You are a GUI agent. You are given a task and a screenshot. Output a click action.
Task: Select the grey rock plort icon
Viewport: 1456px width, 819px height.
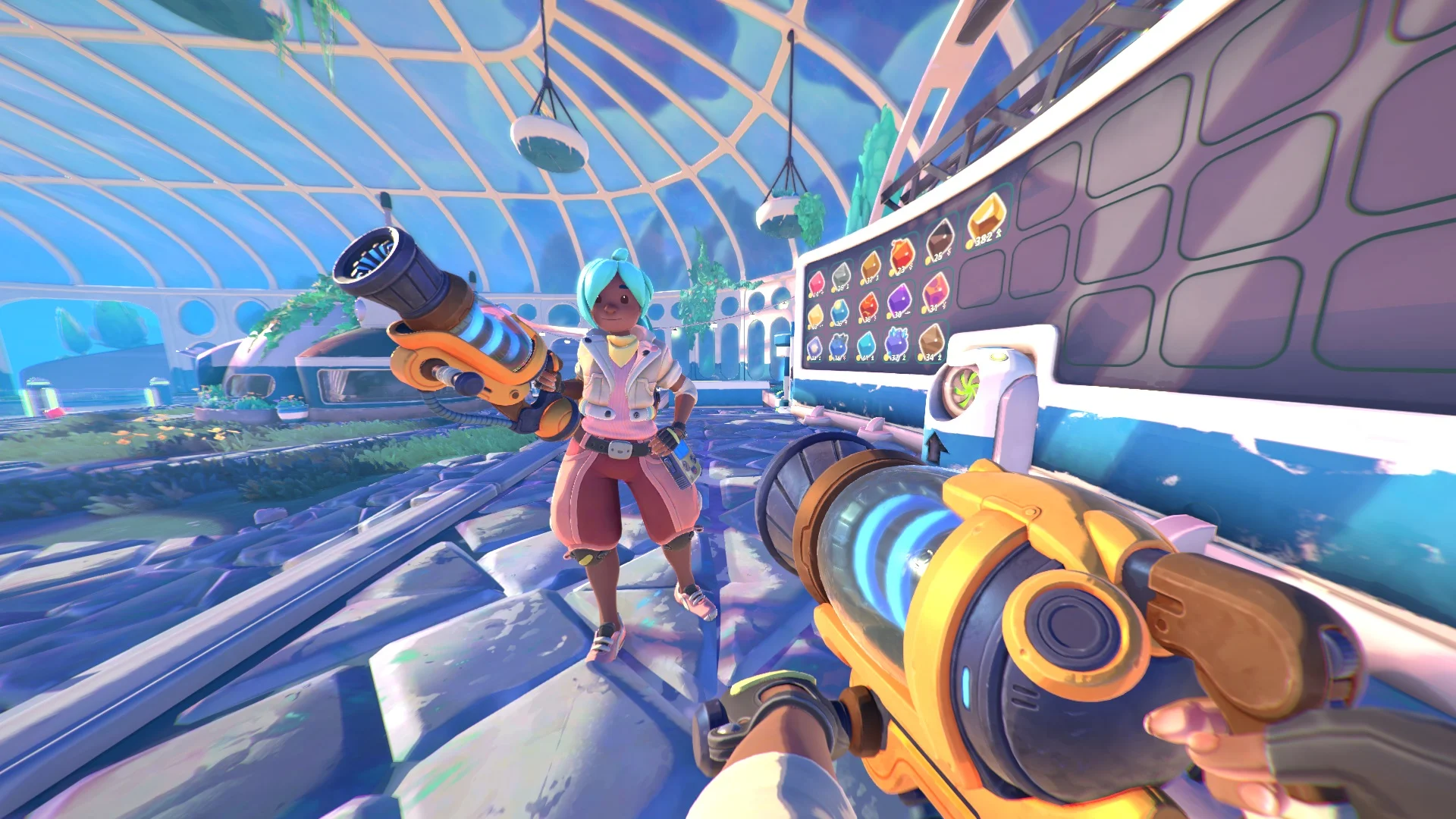[x=840, y=277]
